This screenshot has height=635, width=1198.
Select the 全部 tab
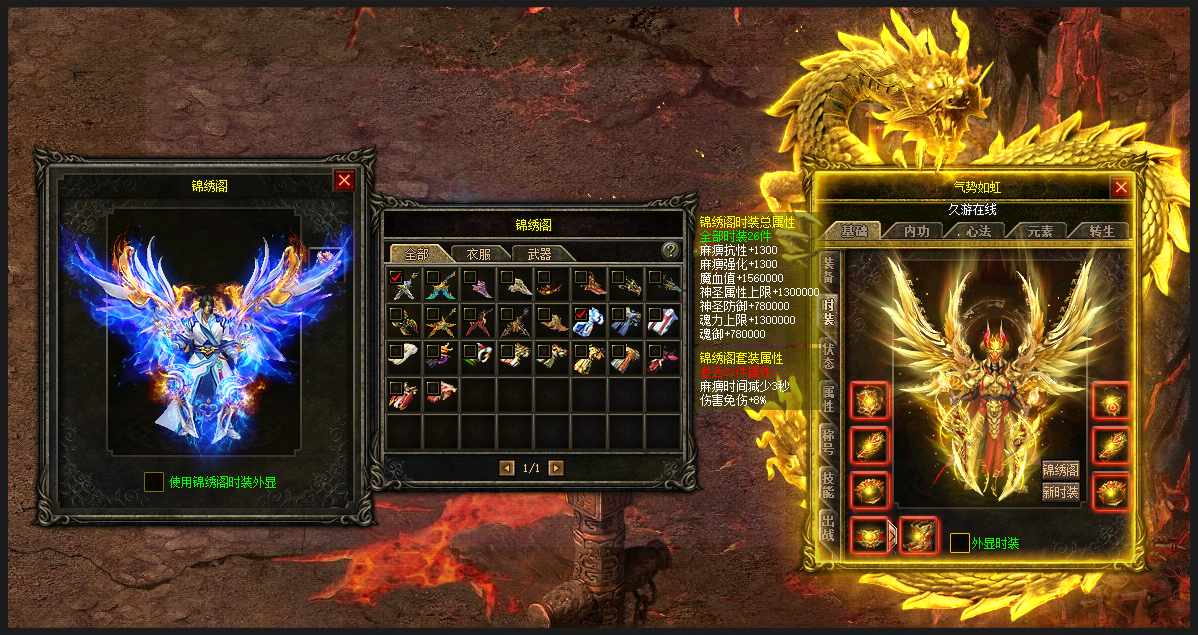coord(415,253)
